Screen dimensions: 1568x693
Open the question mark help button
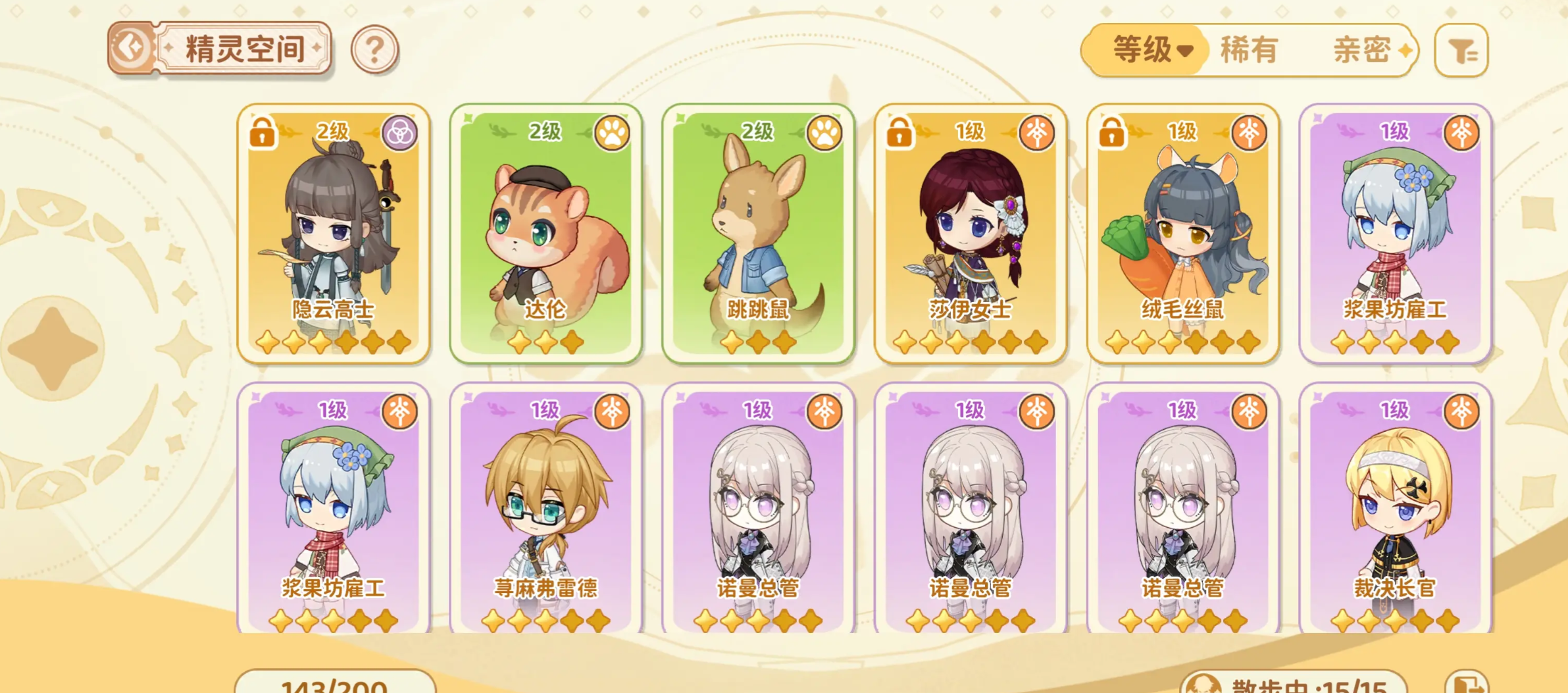coord(374,49)
